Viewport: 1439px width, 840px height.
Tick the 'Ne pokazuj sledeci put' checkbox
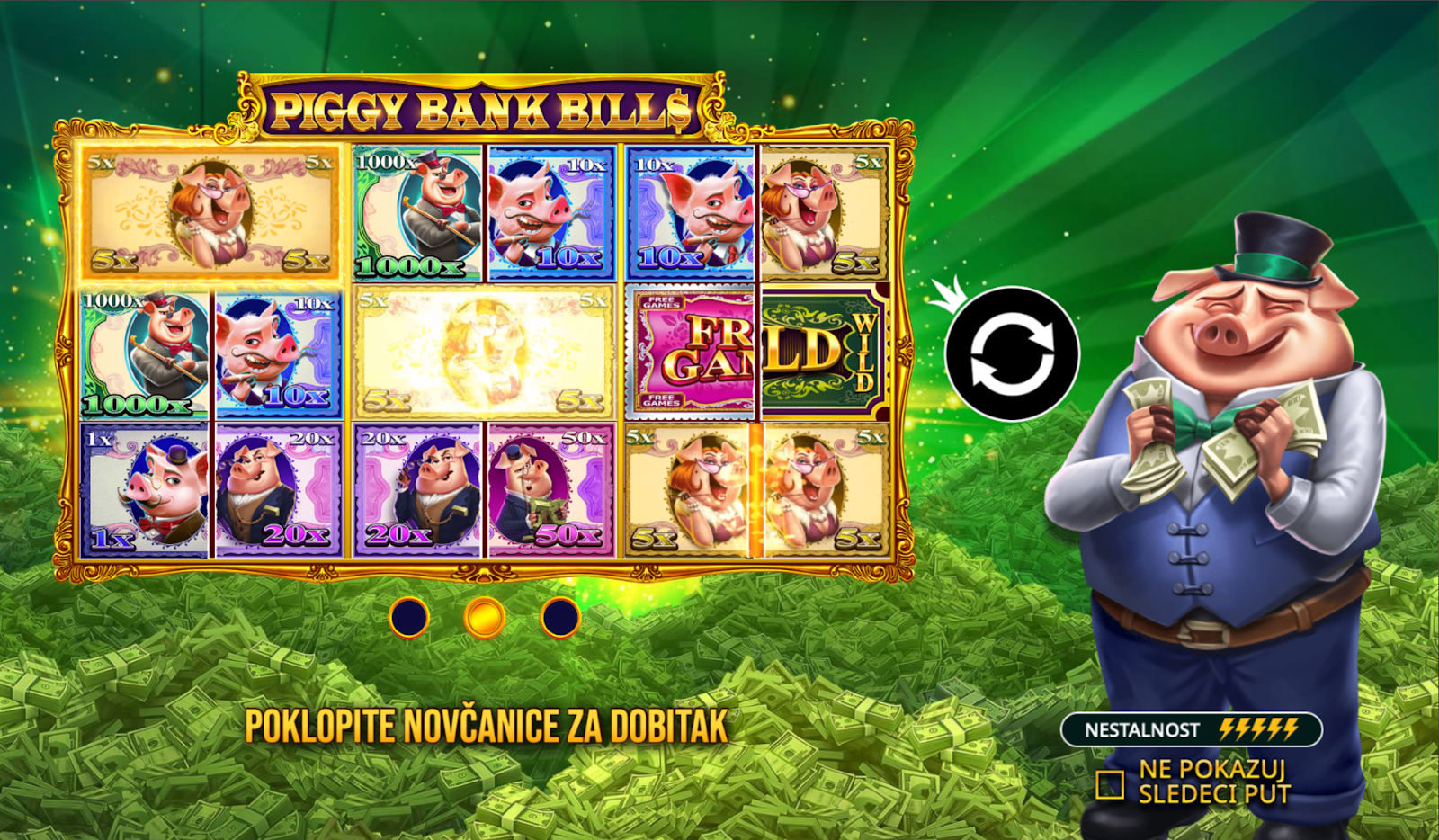(x=1110, y=784)
